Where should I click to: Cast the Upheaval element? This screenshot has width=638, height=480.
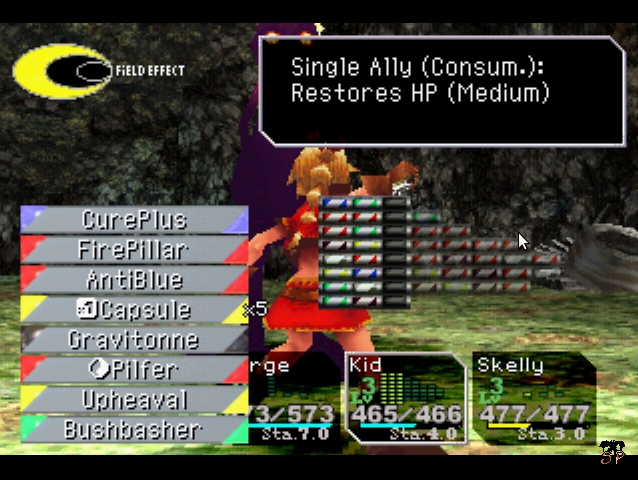click(134, 399)
